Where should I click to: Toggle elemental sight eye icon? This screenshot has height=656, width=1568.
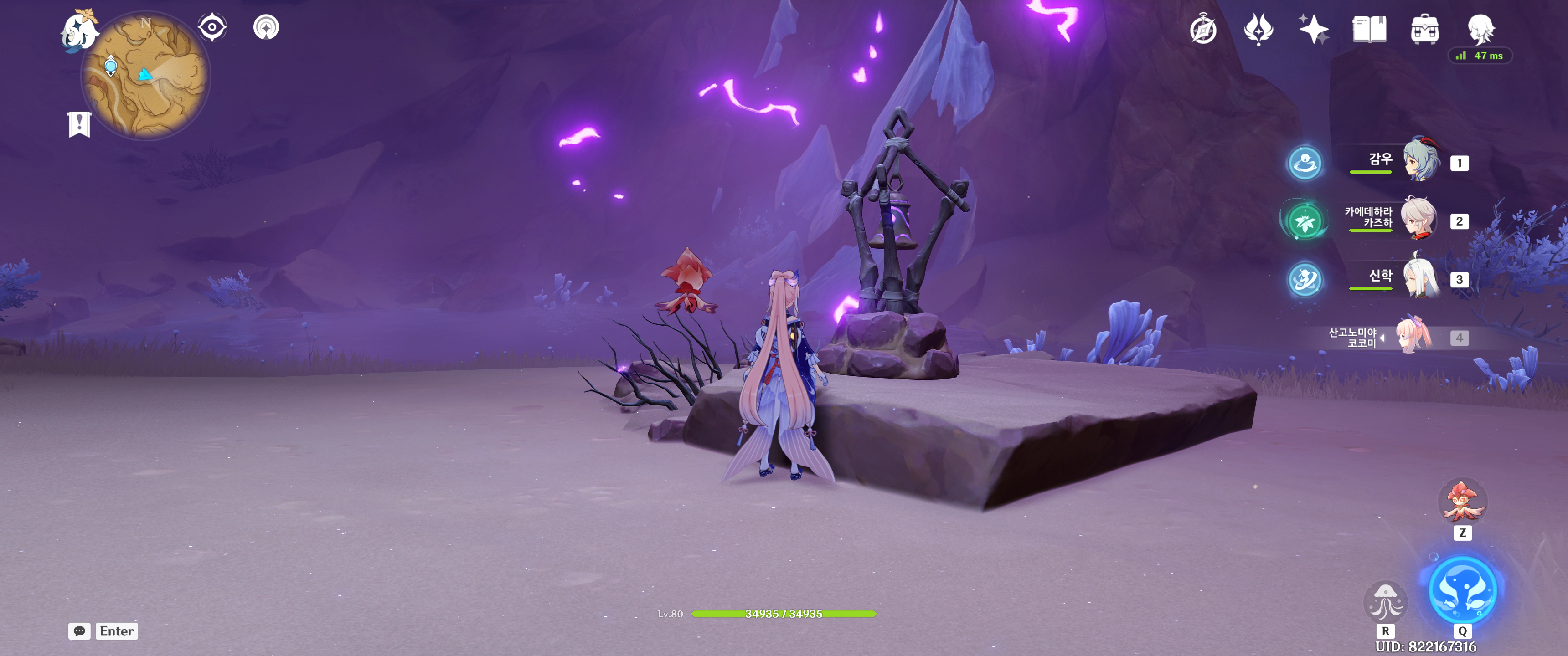click(x=212, y=27)
